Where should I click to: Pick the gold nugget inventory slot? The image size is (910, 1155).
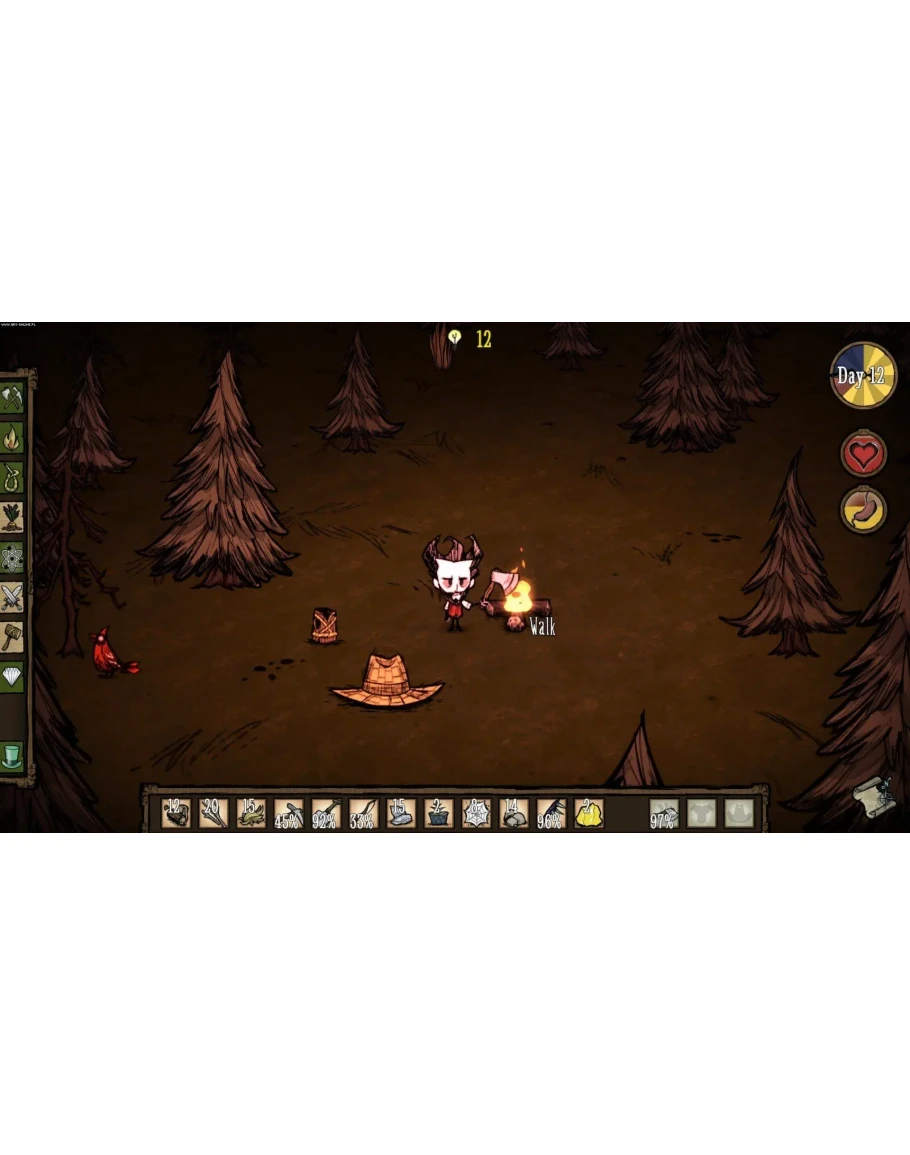(x=589, y=813)
